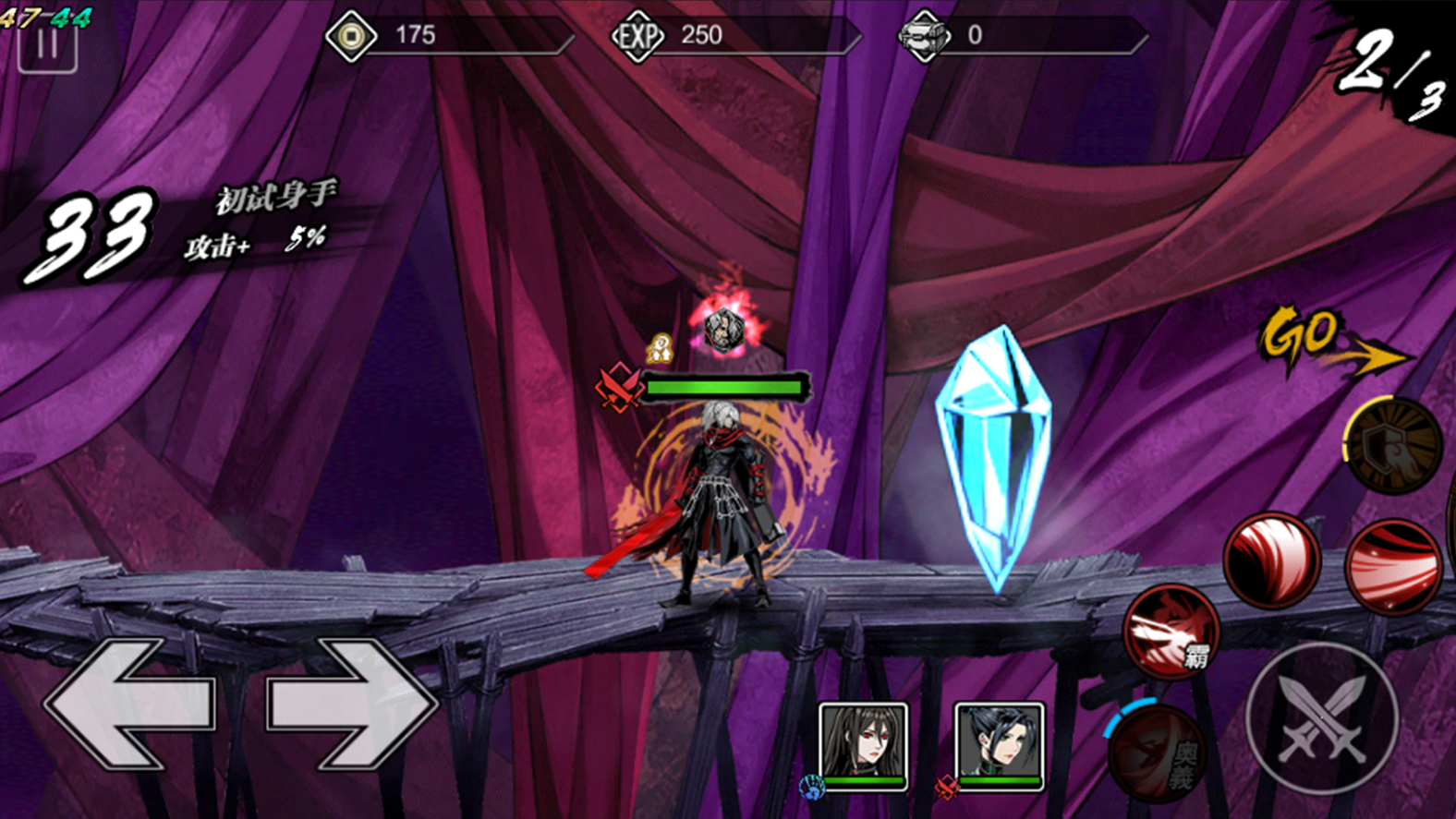Move left with the left arrow button

tap(129, 704)
